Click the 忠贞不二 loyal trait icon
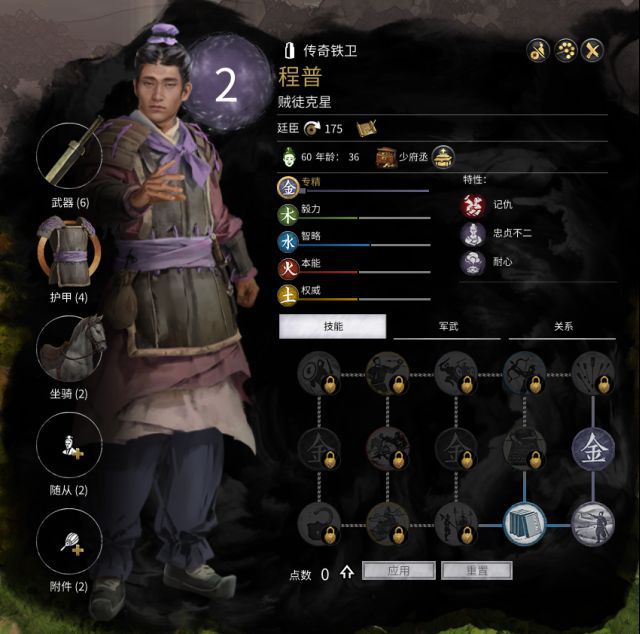 pyautogui.click(x=473, y=234)
